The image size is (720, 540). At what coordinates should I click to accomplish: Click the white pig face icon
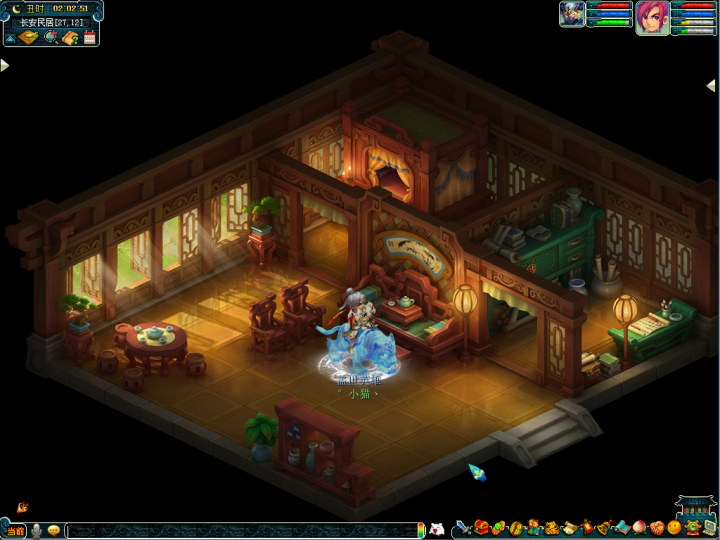(x=436, y=529)
